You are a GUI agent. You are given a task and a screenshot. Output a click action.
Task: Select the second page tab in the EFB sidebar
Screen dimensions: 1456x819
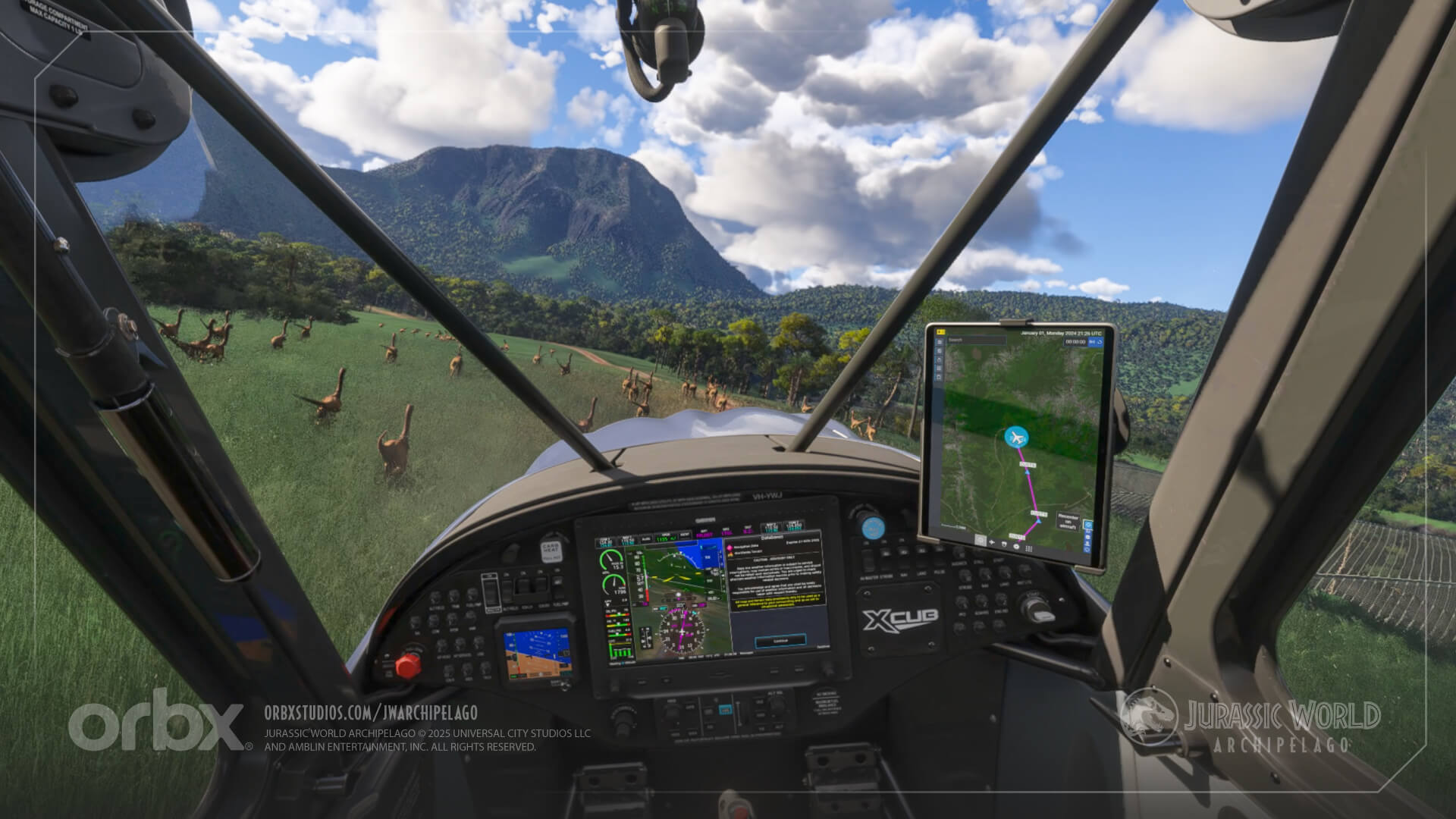[x=937, y=350]
